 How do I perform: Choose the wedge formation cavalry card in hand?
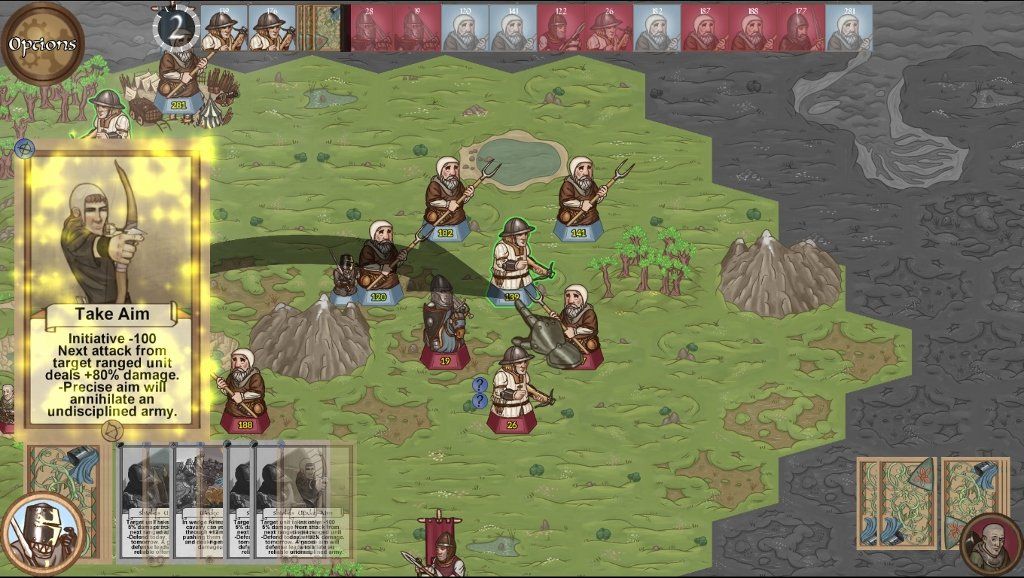200,500
